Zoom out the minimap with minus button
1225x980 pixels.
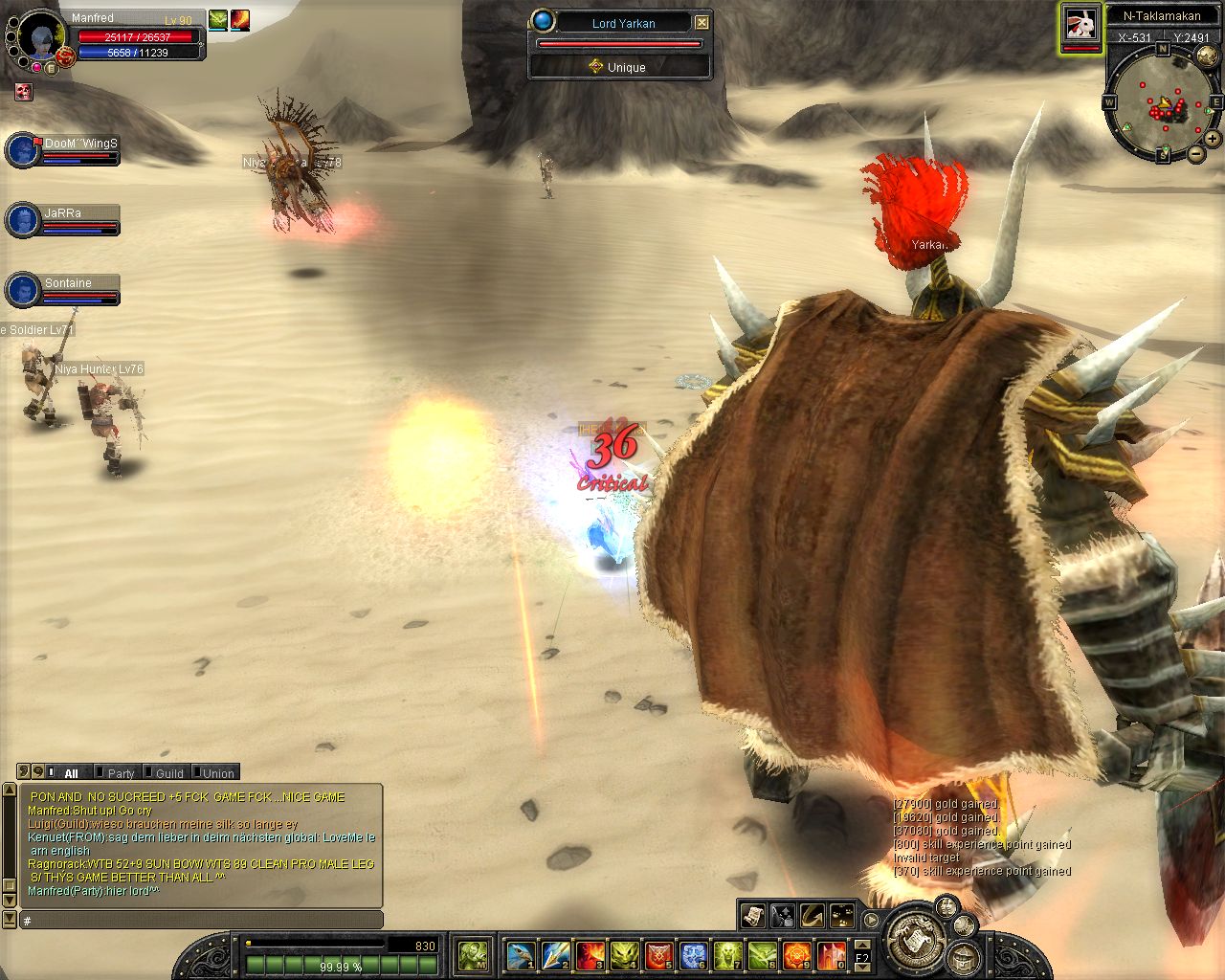pyautogui.click(x=1196, y=153)
